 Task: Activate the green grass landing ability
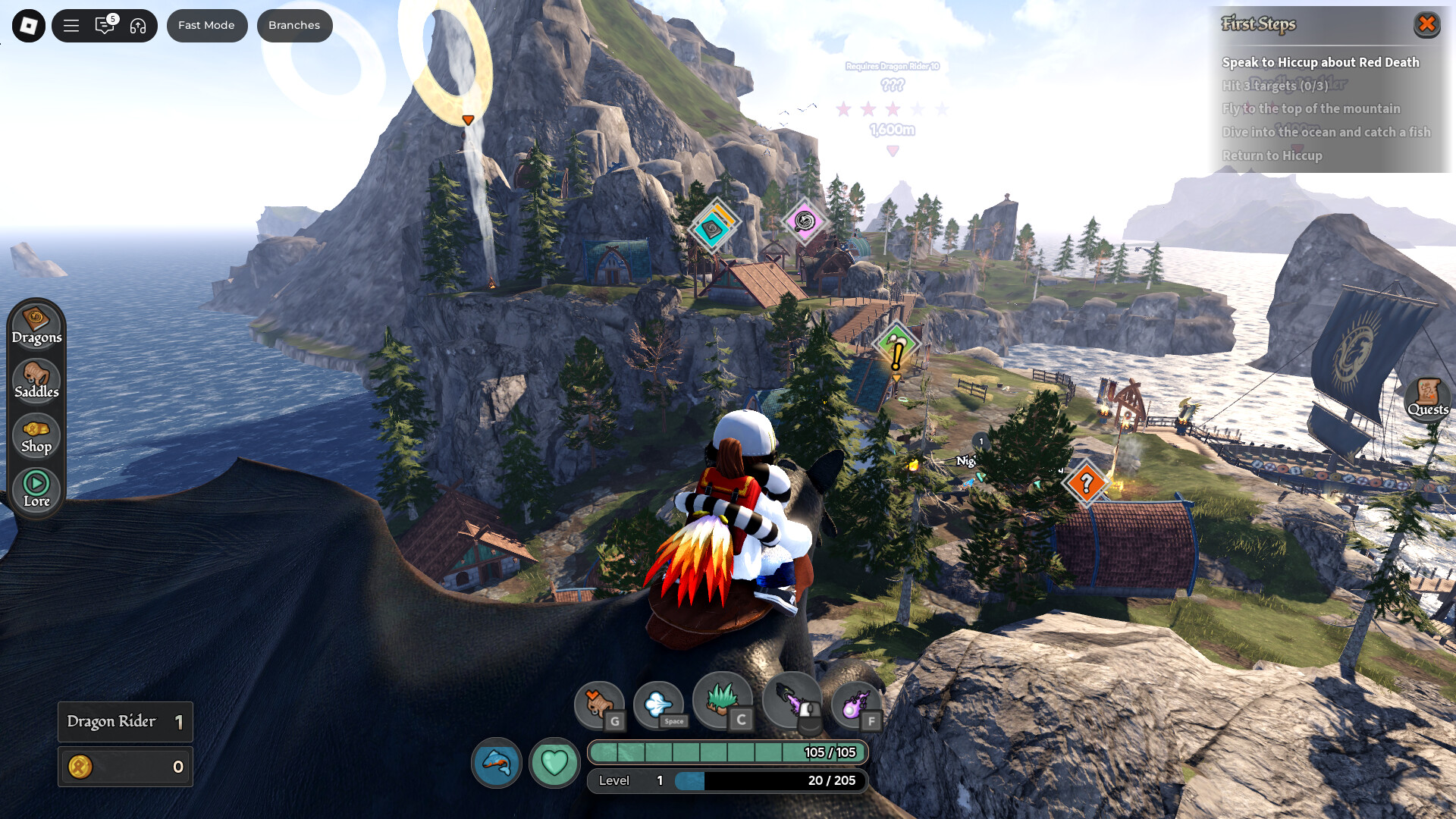(x=722, y=701)
